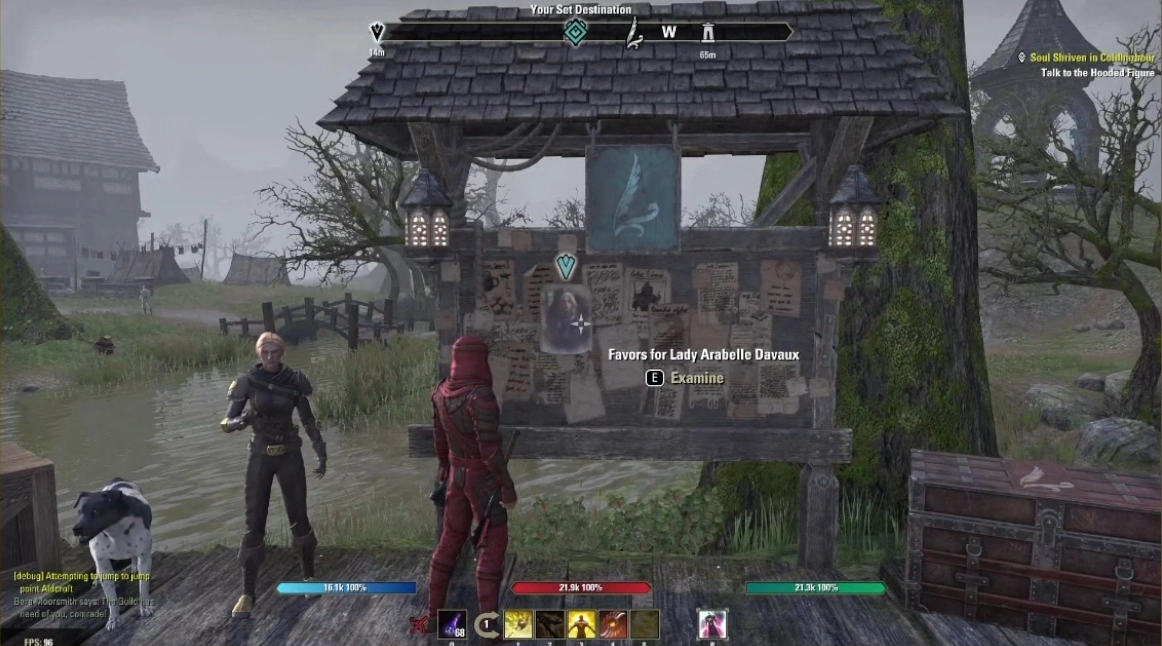Image resolution: width=1162 pixels, height=646 pixels.
Task: Activate the red fiery claw ability
Action: point(613,625)
